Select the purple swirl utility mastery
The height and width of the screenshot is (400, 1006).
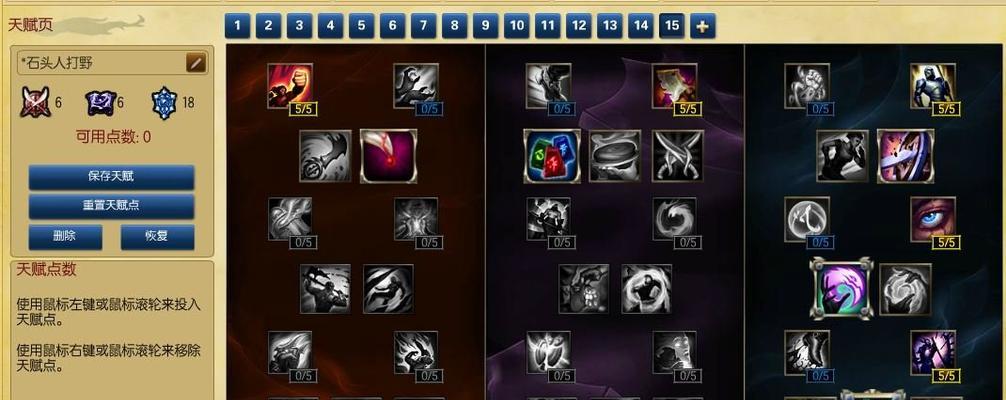point(842,289)
